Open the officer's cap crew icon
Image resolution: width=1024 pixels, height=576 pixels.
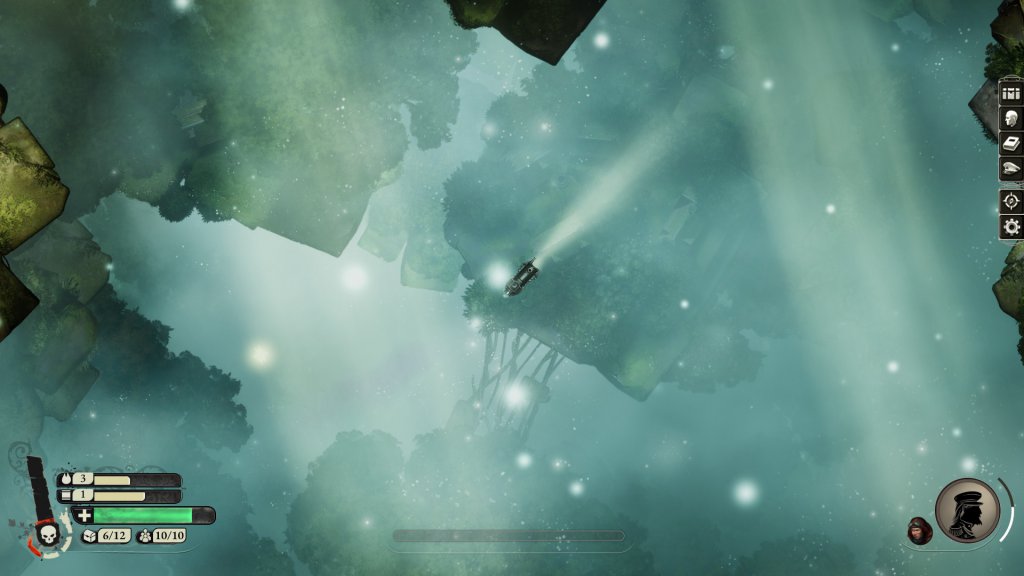click(1011, 169)
